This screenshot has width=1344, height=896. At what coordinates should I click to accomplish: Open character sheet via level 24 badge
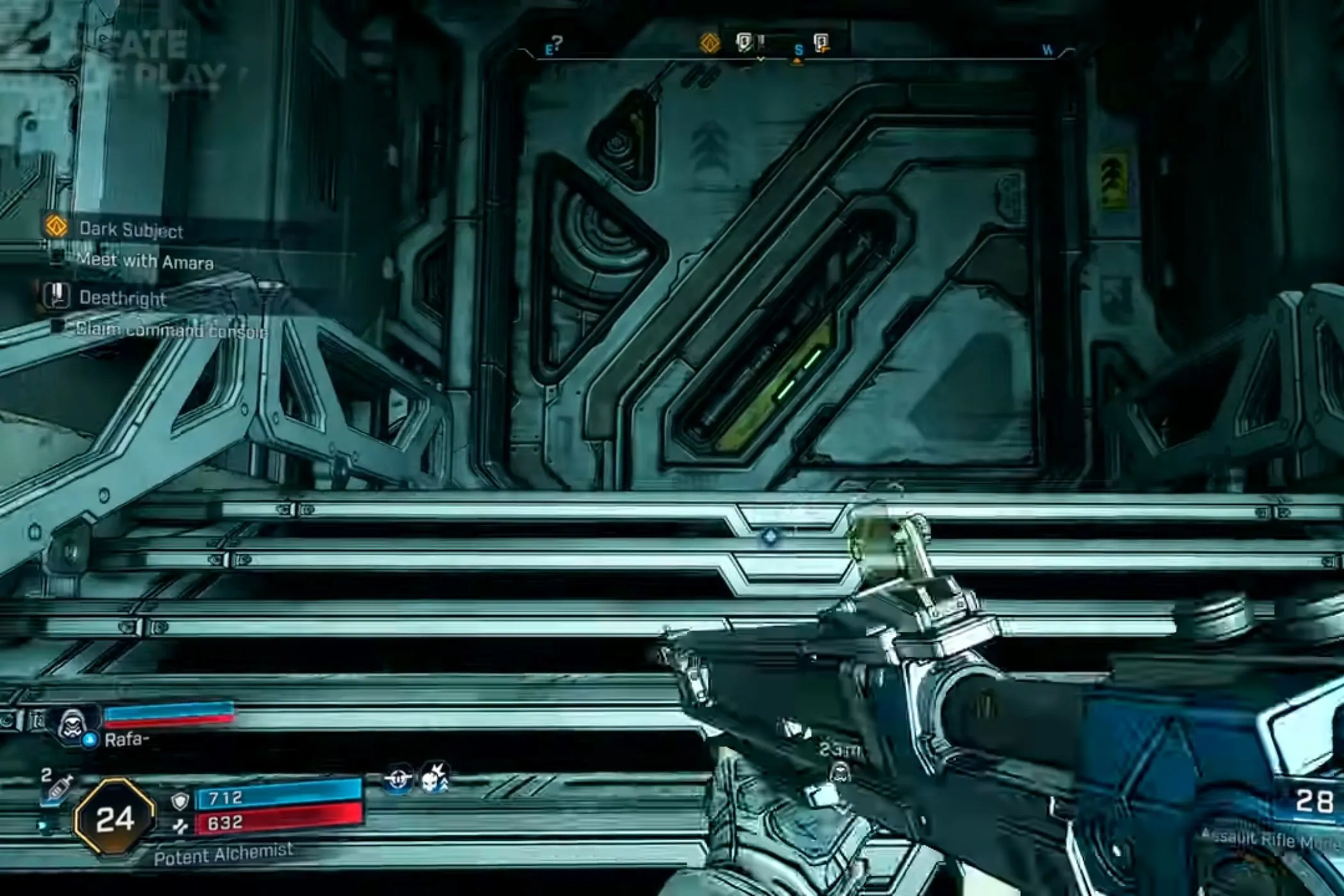coord(115,818)
